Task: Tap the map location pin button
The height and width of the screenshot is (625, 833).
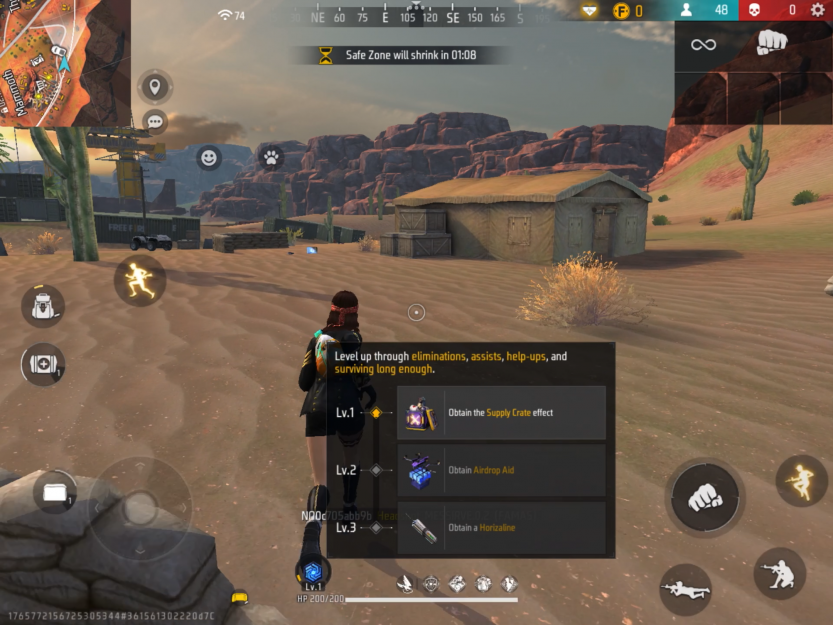Action: point(155,87)
